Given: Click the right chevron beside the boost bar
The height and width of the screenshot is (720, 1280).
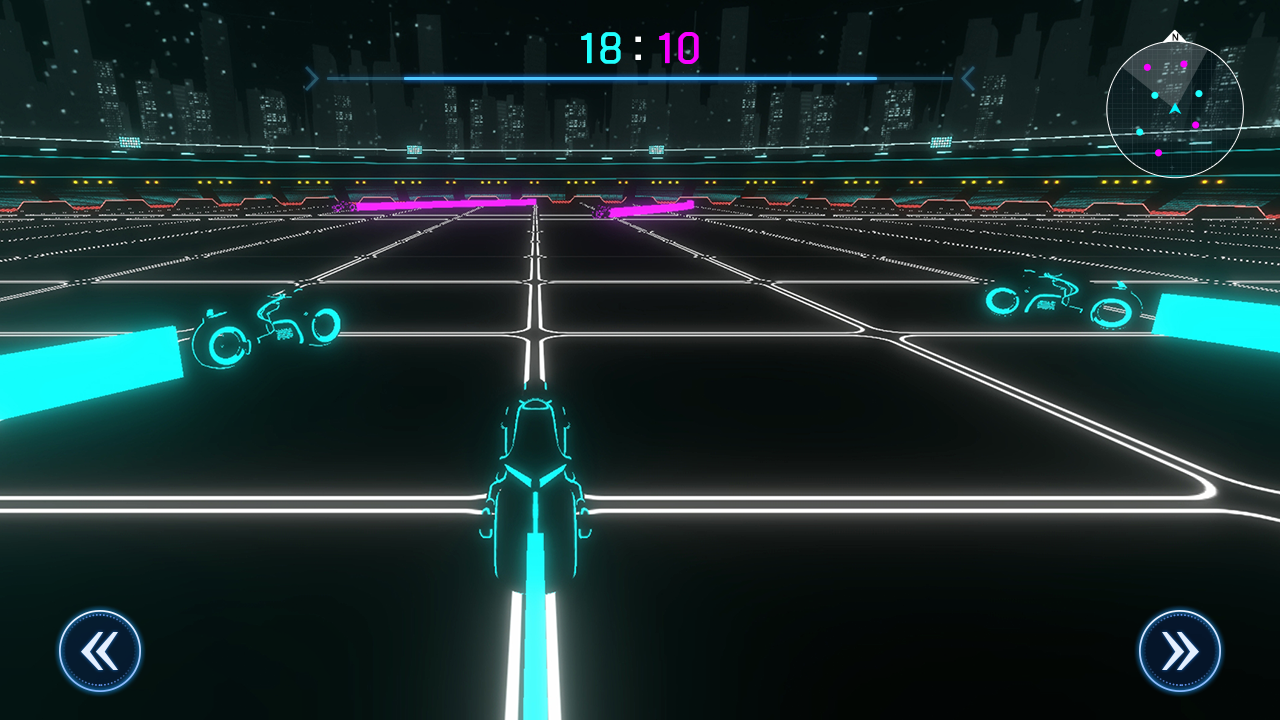Looking at the screenshot, I should click(966, 77).
